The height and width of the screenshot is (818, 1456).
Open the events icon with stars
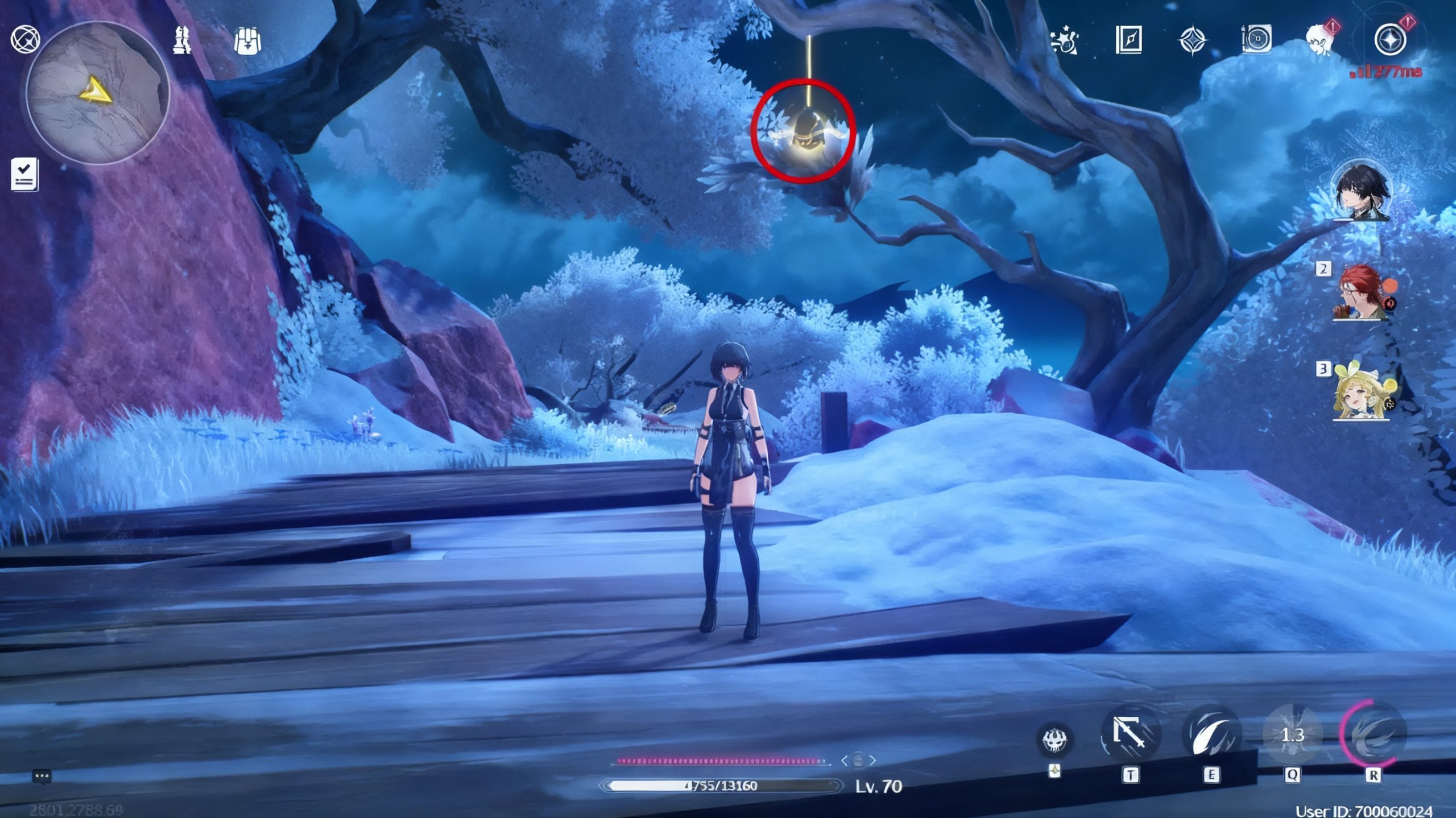pyautogui.click(x=1064, y=40)
